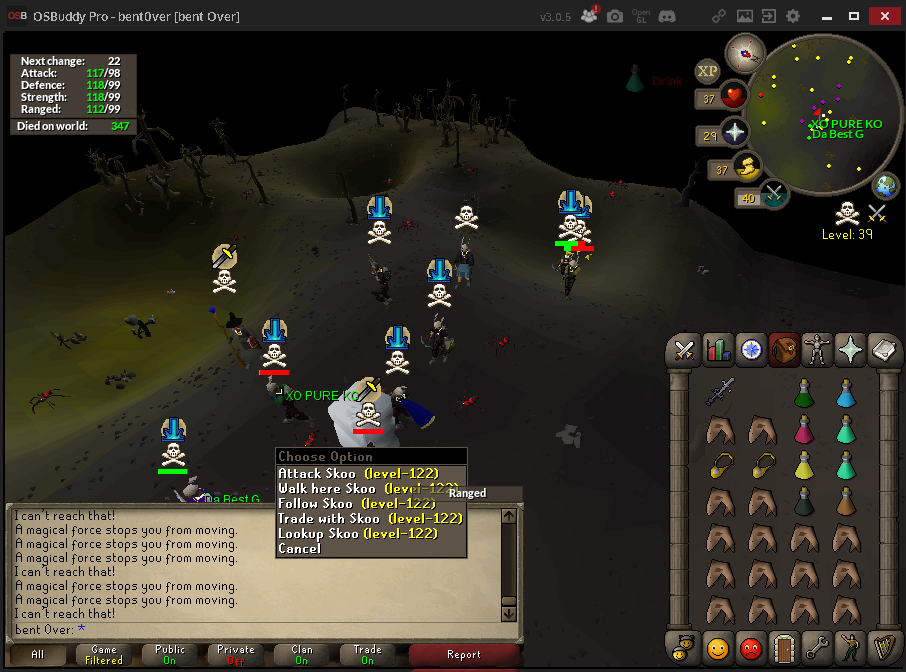Switch chat to the Clan tab
The height and width of the screenshot is (672, 906).
pyautogui.click(x=302, y=654)
